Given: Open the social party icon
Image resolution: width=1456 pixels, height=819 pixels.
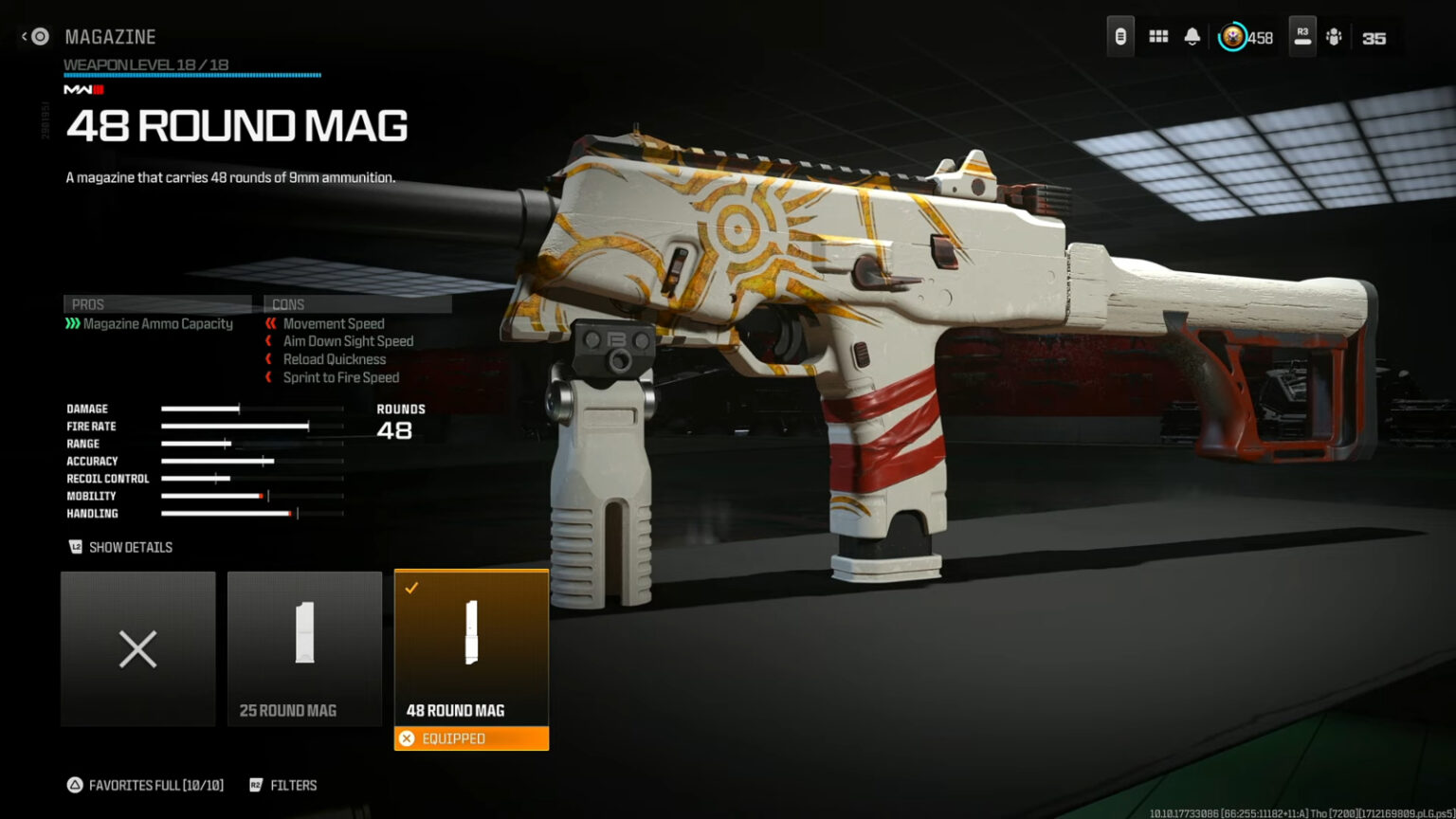Looking at the screenshot, I should (1334, 37).
